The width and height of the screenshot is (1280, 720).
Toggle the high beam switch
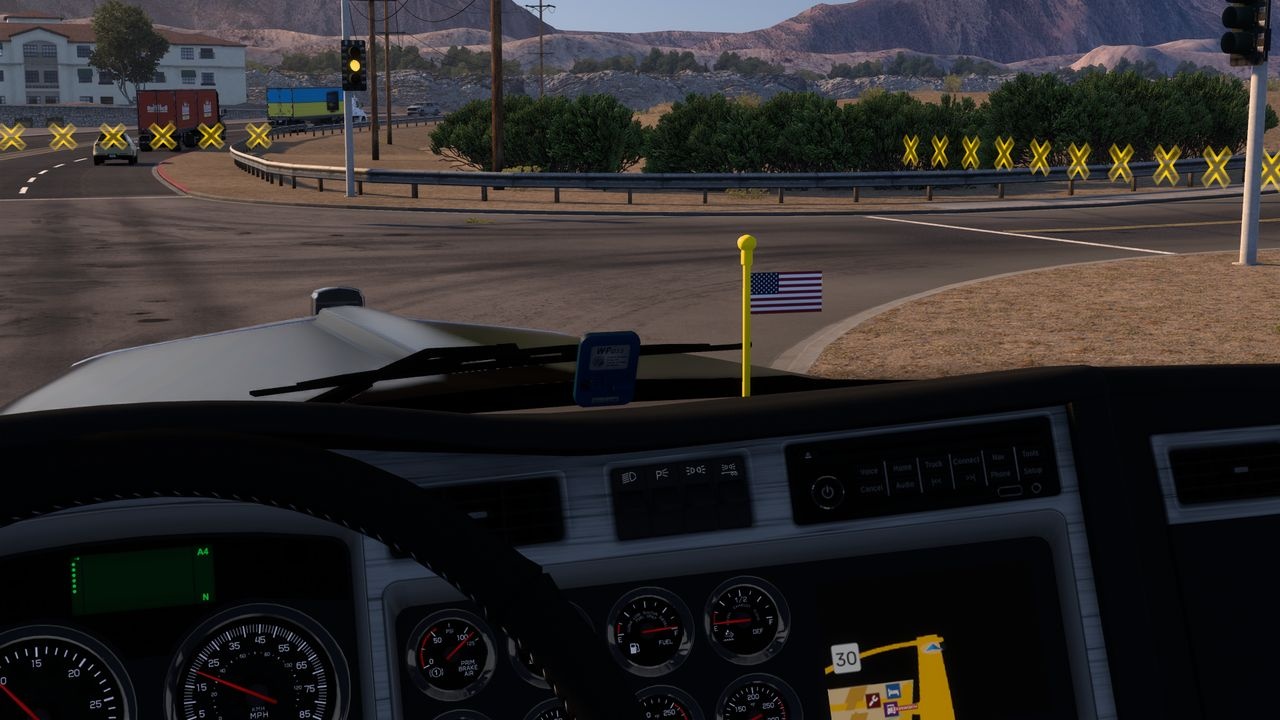697,471
